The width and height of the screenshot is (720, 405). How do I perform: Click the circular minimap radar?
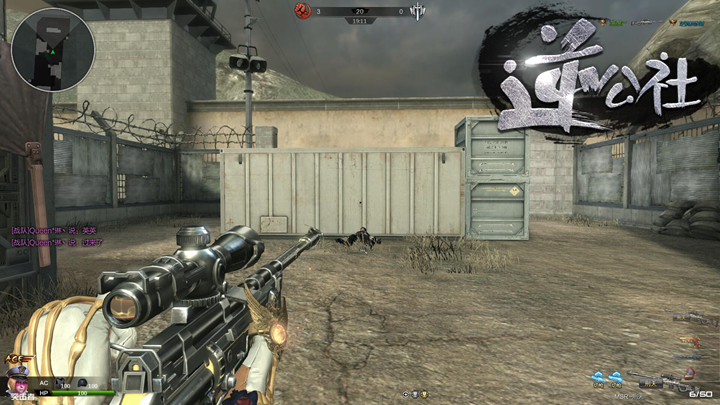tap(53, 50)
